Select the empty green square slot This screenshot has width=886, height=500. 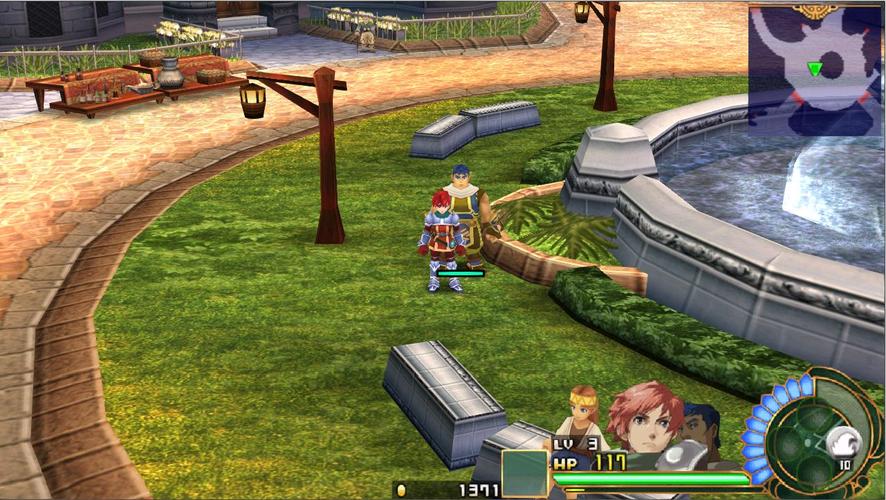pyautogui.click(x=524, y=473)
